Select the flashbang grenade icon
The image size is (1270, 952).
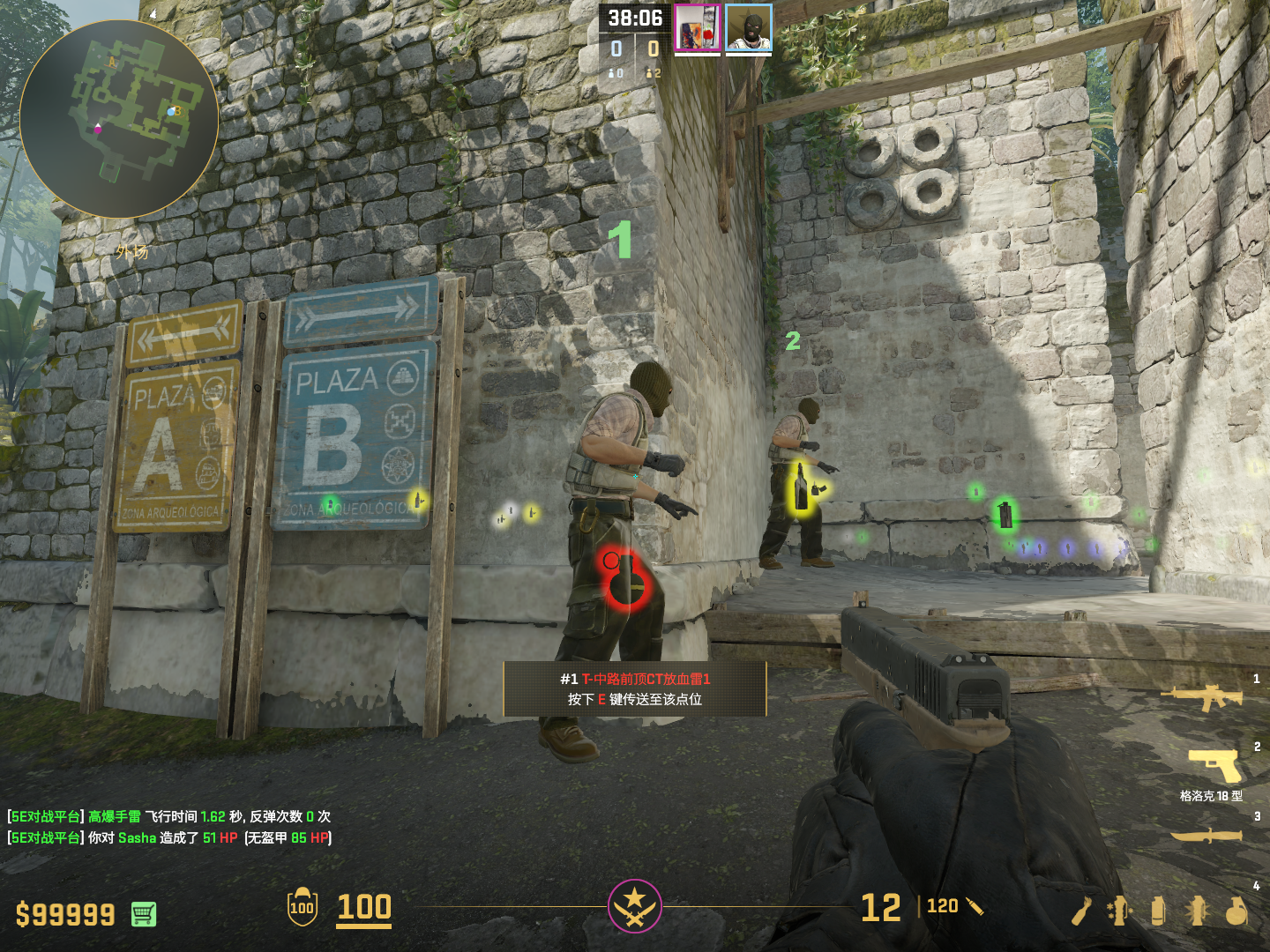1197,911
